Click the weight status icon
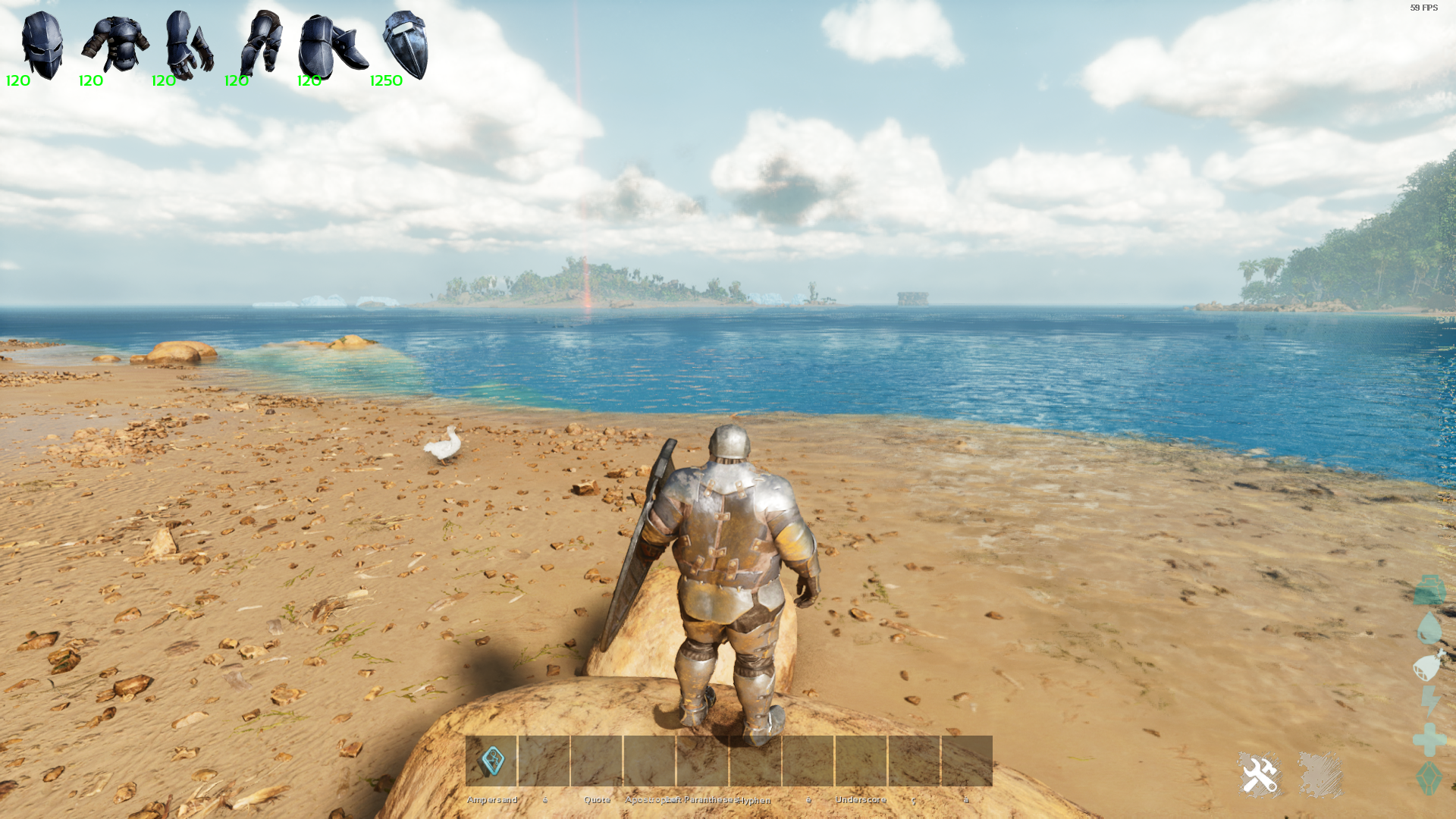The image size is (1456, 819). pos(1429,590)
